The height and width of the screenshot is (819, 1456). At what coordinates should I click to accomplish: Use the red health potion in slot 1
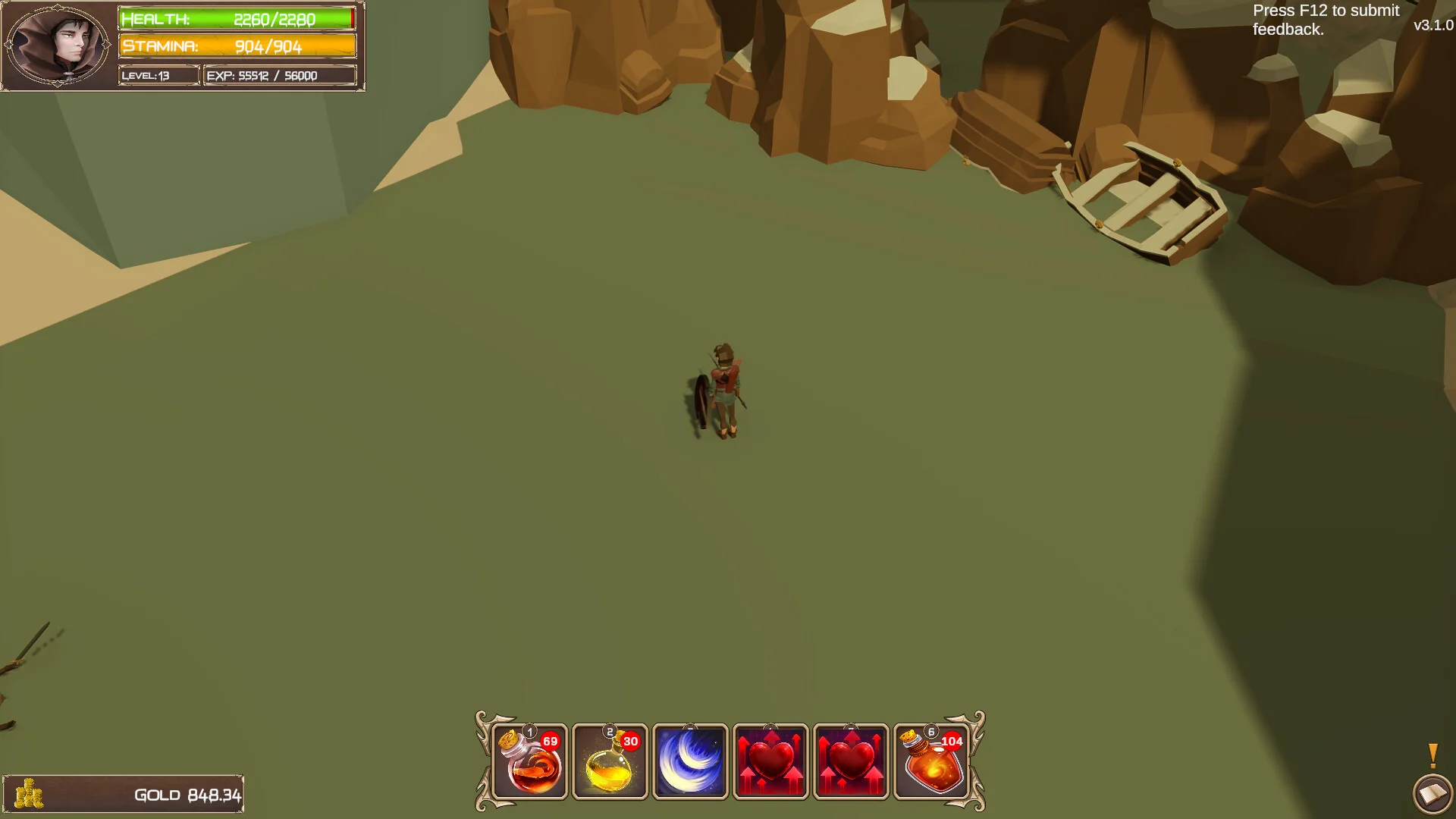click(530, 762)
